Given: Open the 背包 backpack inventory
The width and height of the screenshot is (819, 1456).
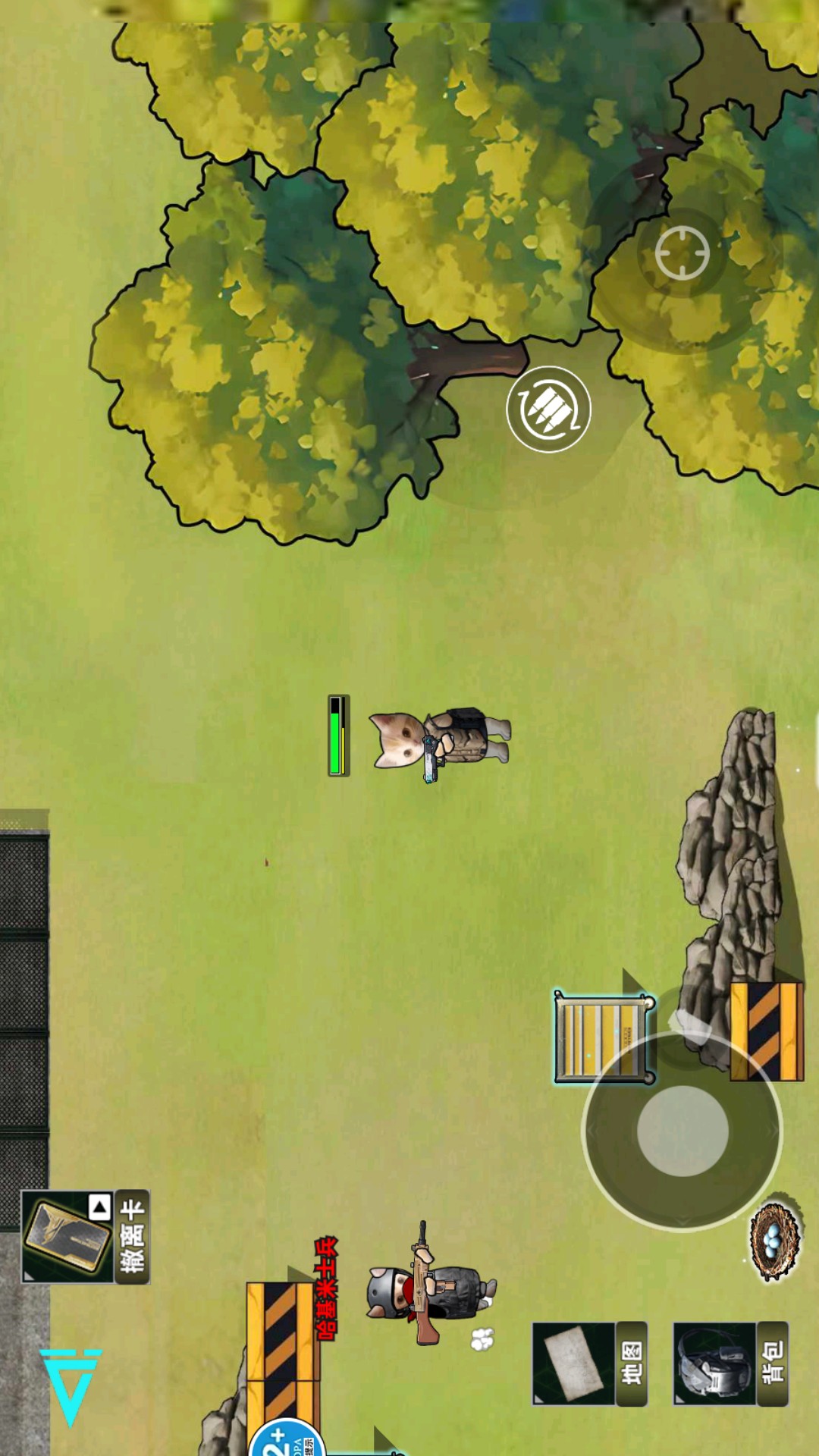Looking at the screenshot, I should [x=730, y=1363].
